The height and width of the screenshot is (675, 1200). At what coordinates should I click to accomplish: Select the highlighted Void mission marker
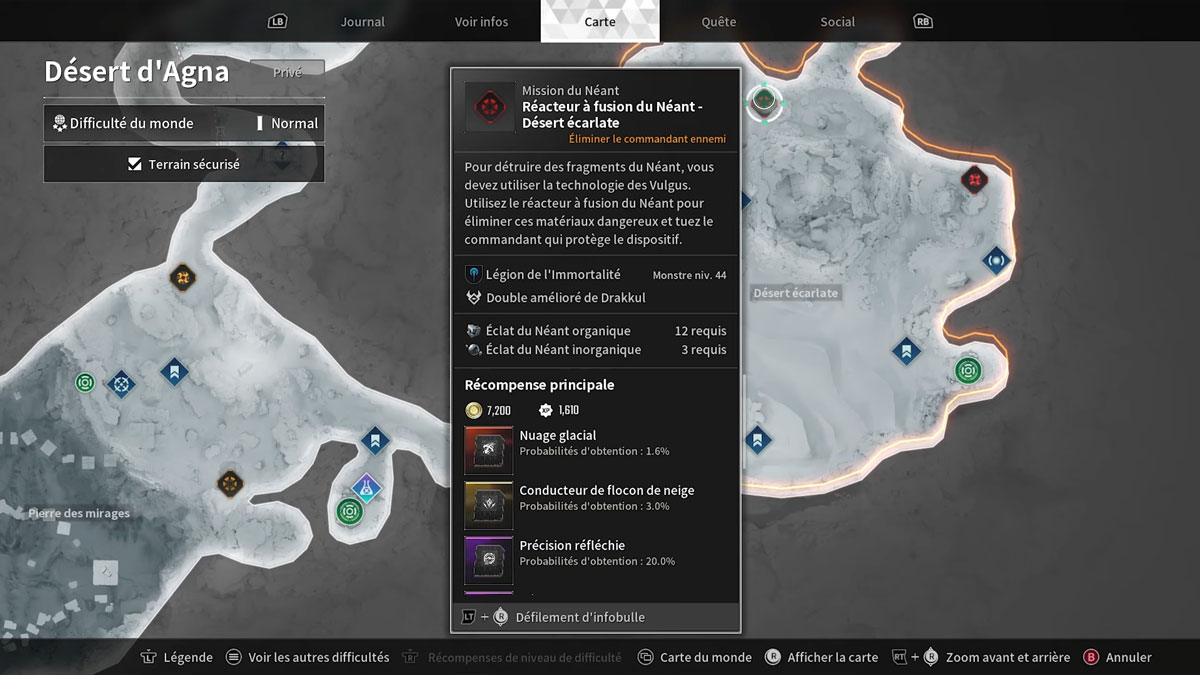765,100
